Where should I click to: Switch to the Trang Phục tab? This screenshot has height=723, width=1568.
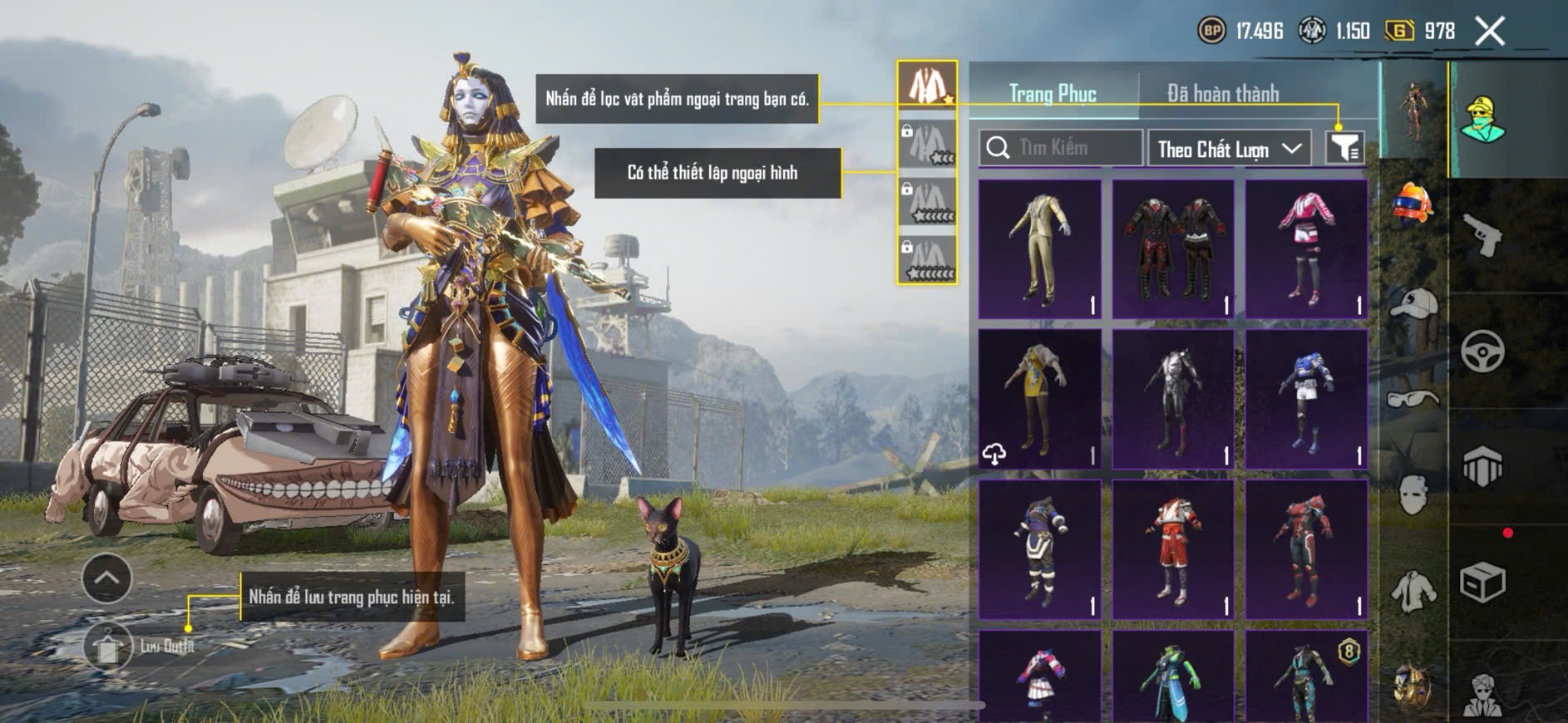(x=1053, y=93)
